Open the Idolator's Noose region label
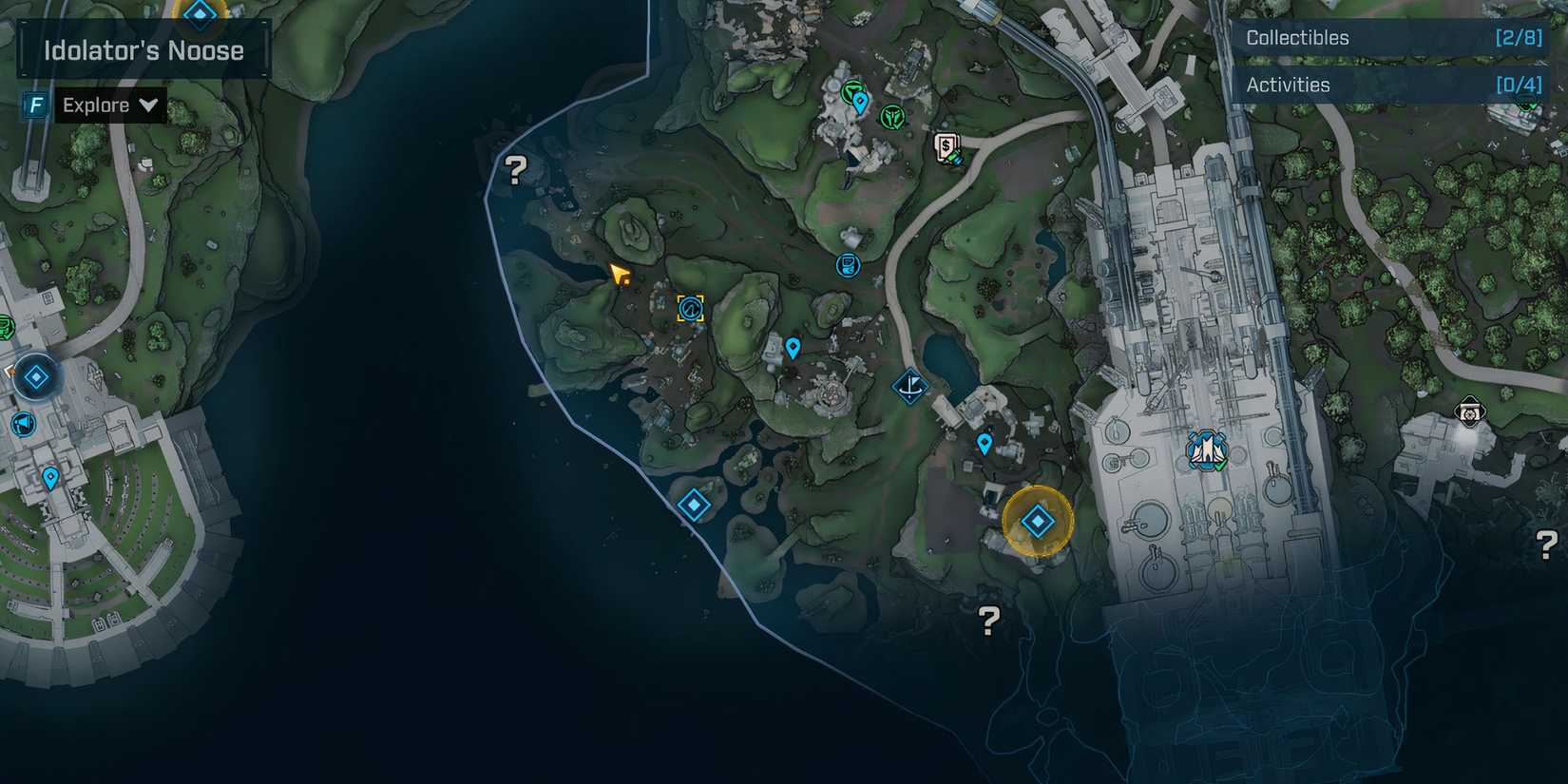This screenshot has width=1568, height=784. point(143,50)
